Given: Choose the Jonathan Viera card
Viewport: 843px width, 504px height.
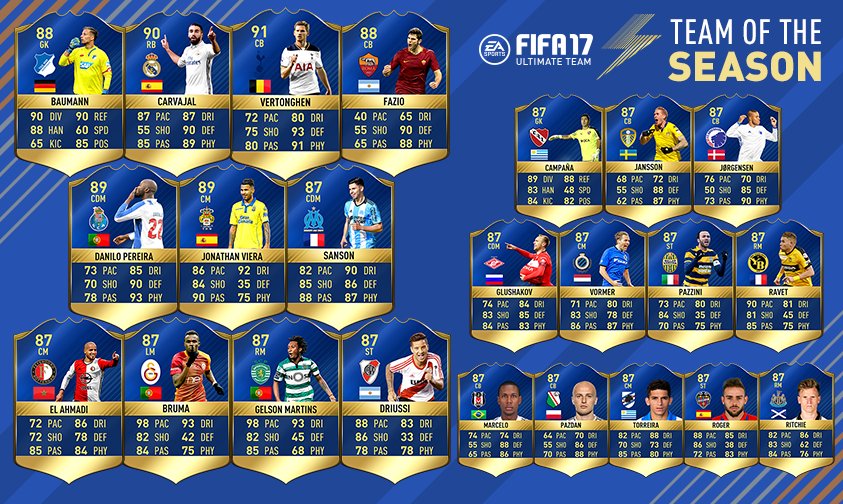Looking at the screenshot, I should coord(231,245).
